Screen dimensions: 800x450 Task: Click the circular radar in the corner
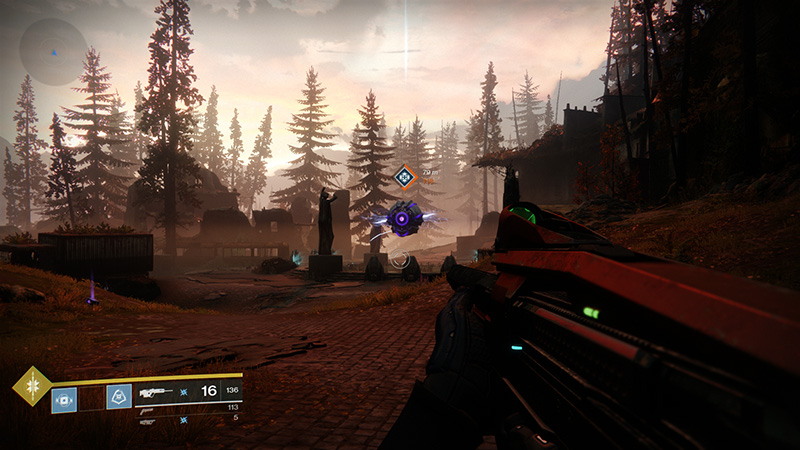tap(53, 51)
